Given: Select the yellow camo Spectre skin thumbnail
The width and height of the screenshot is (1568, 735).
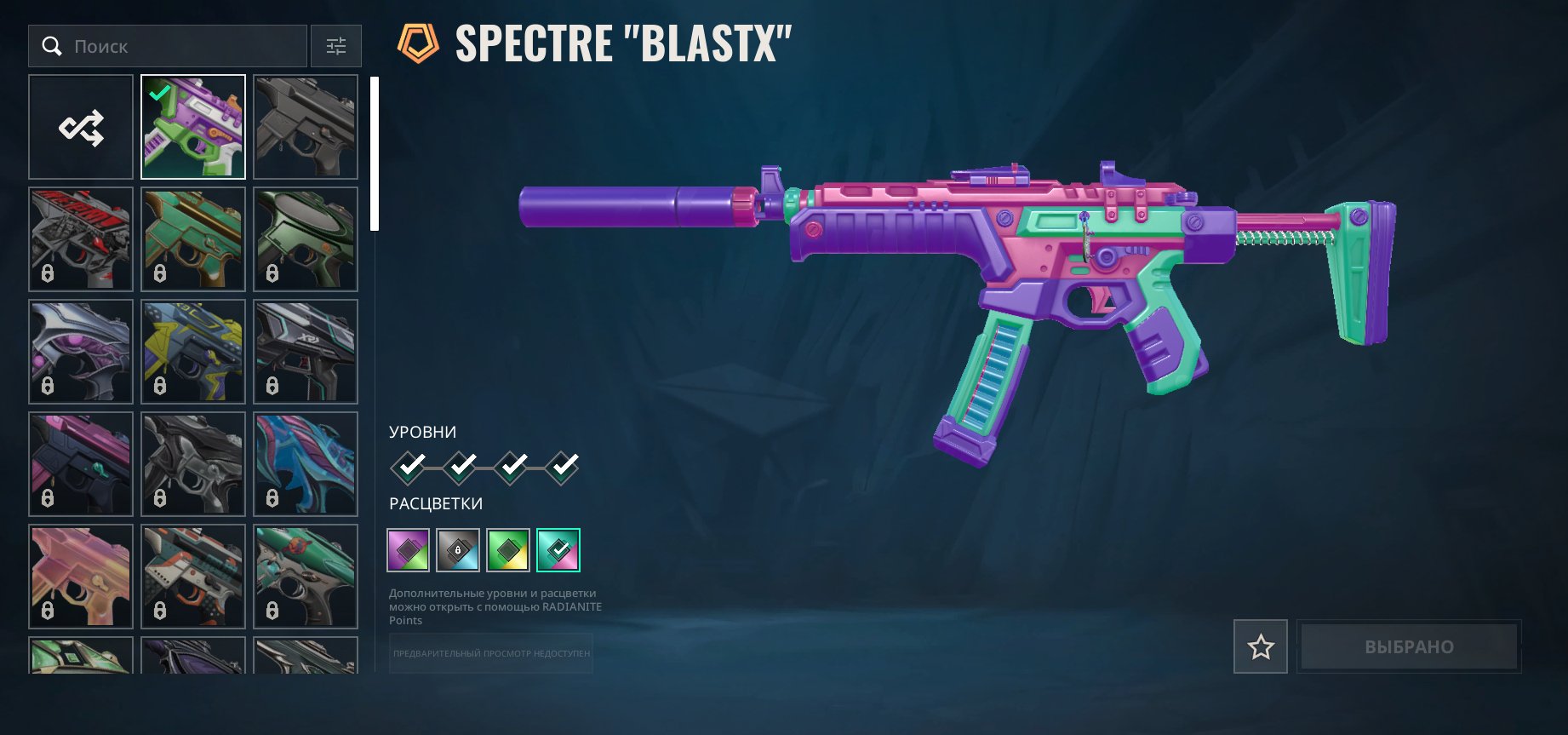Looking at the screenshot, I should point(192,352).
